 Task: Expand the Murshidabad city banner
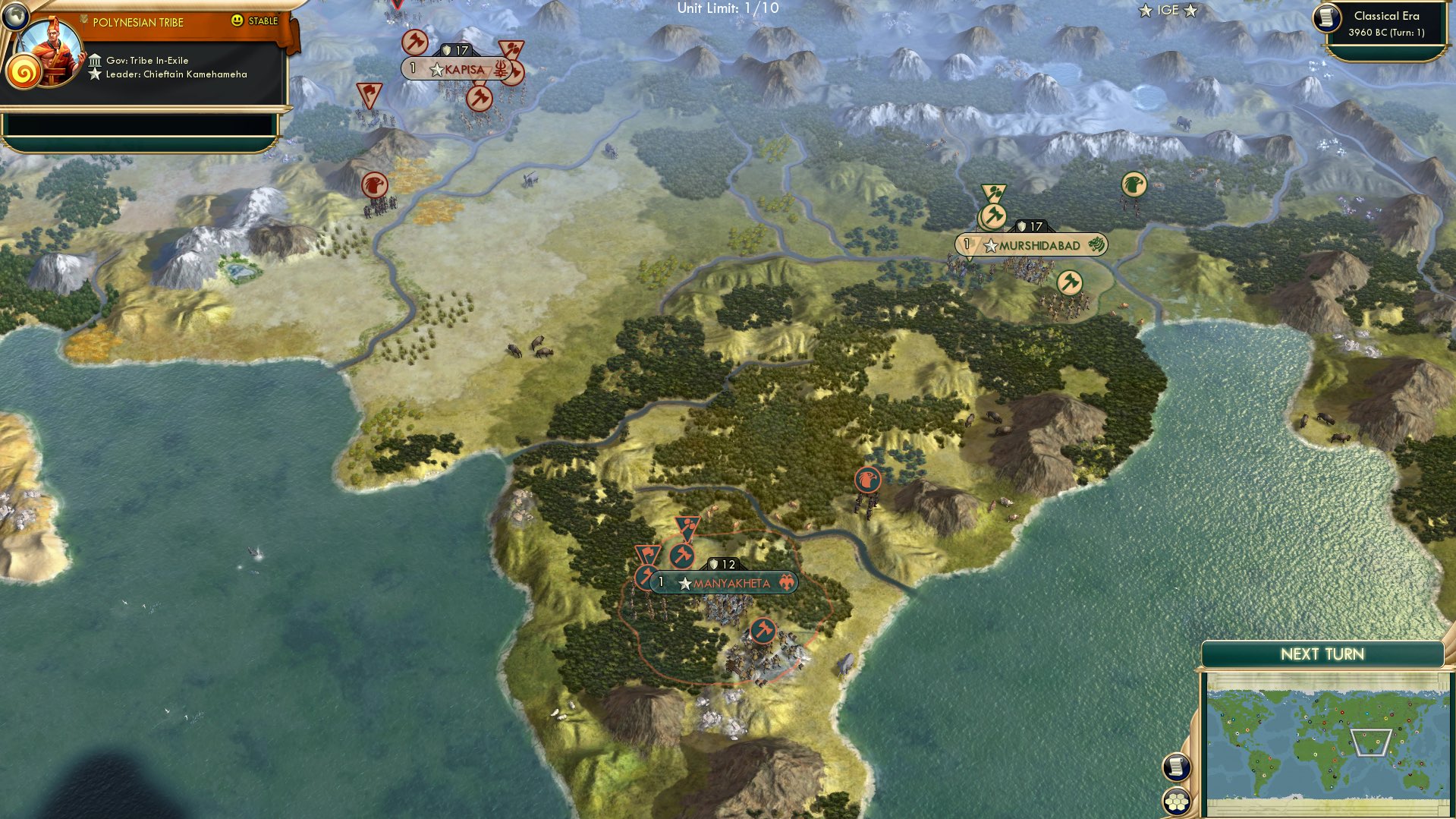pos(1030,245)
